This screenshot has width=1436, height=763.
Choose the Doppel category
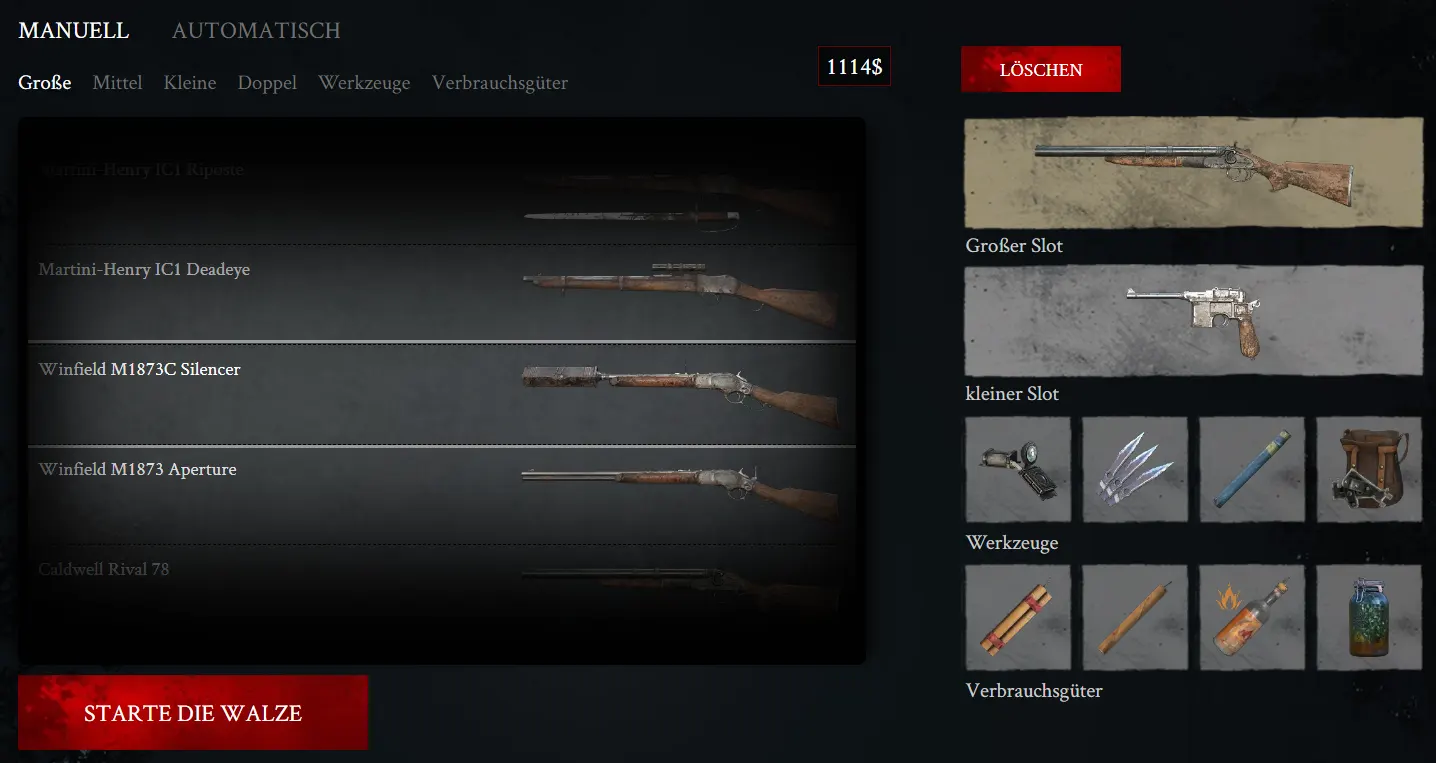[267, 83]
